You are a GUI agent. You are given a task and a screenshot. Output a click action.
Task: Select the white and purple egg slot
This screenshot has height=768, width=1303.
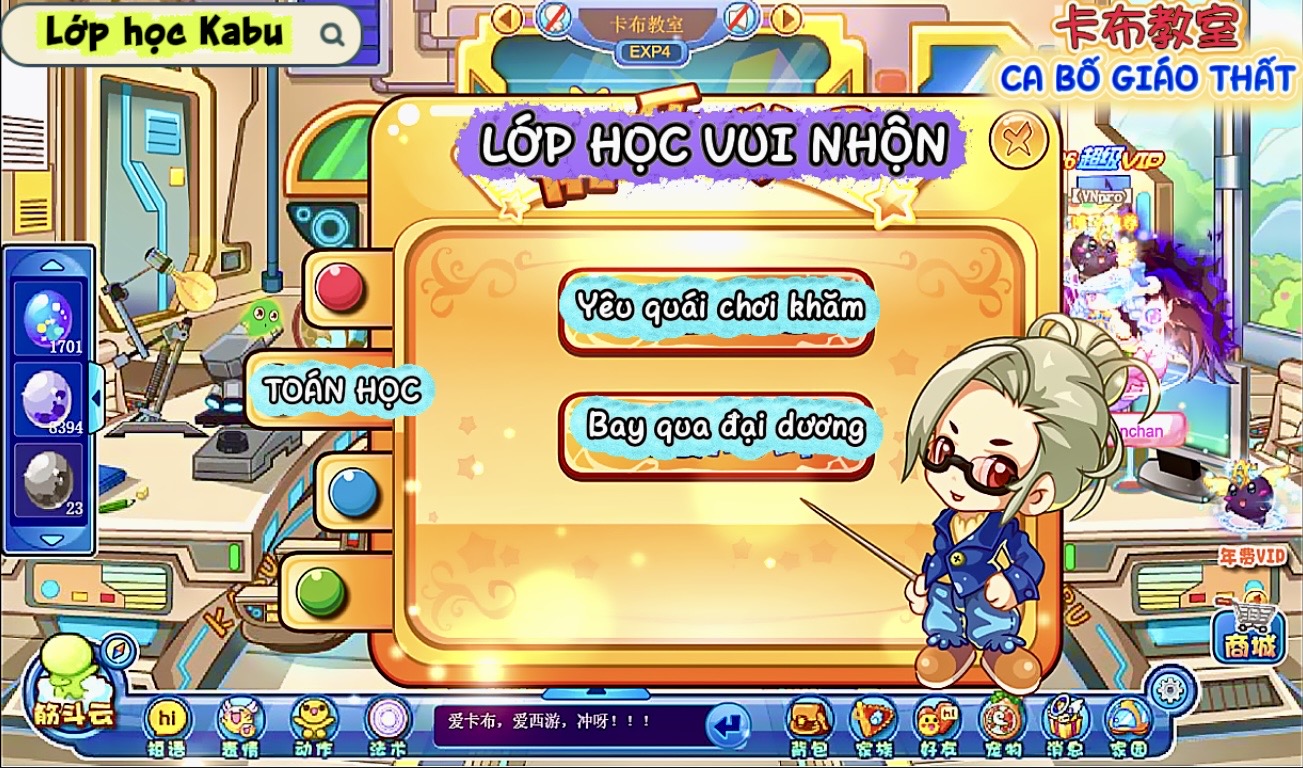48,400
